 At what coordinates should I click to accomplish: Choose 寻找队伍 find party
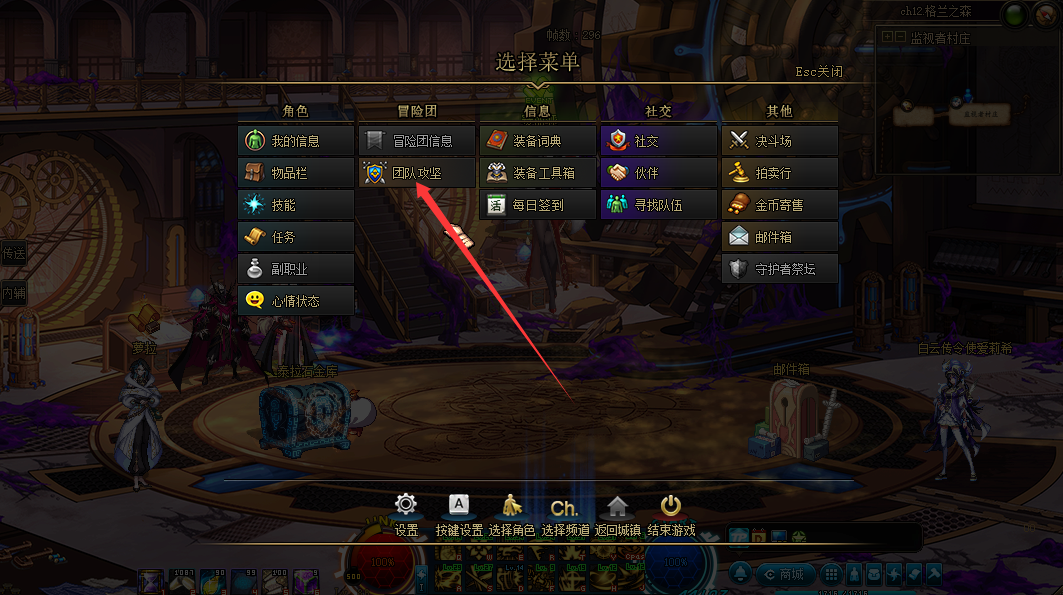(659, 205)
